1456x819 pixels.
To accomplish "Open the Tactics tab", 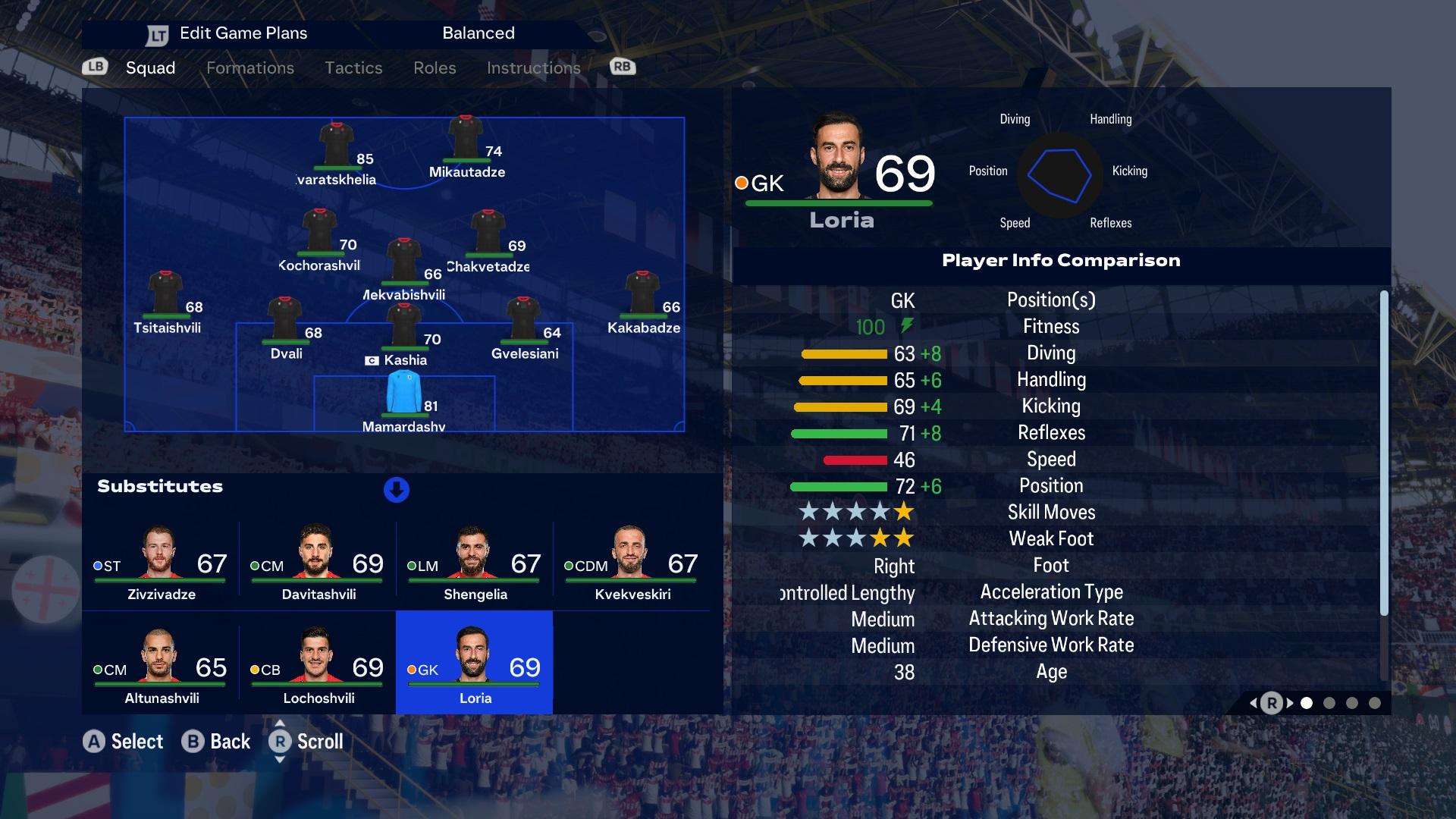I will 353,68.
